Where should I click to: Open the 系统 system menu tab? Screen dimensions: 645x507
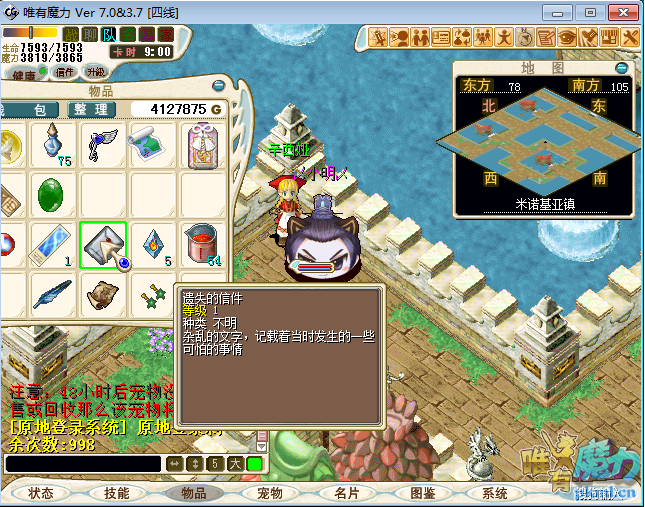coord(495,493)
